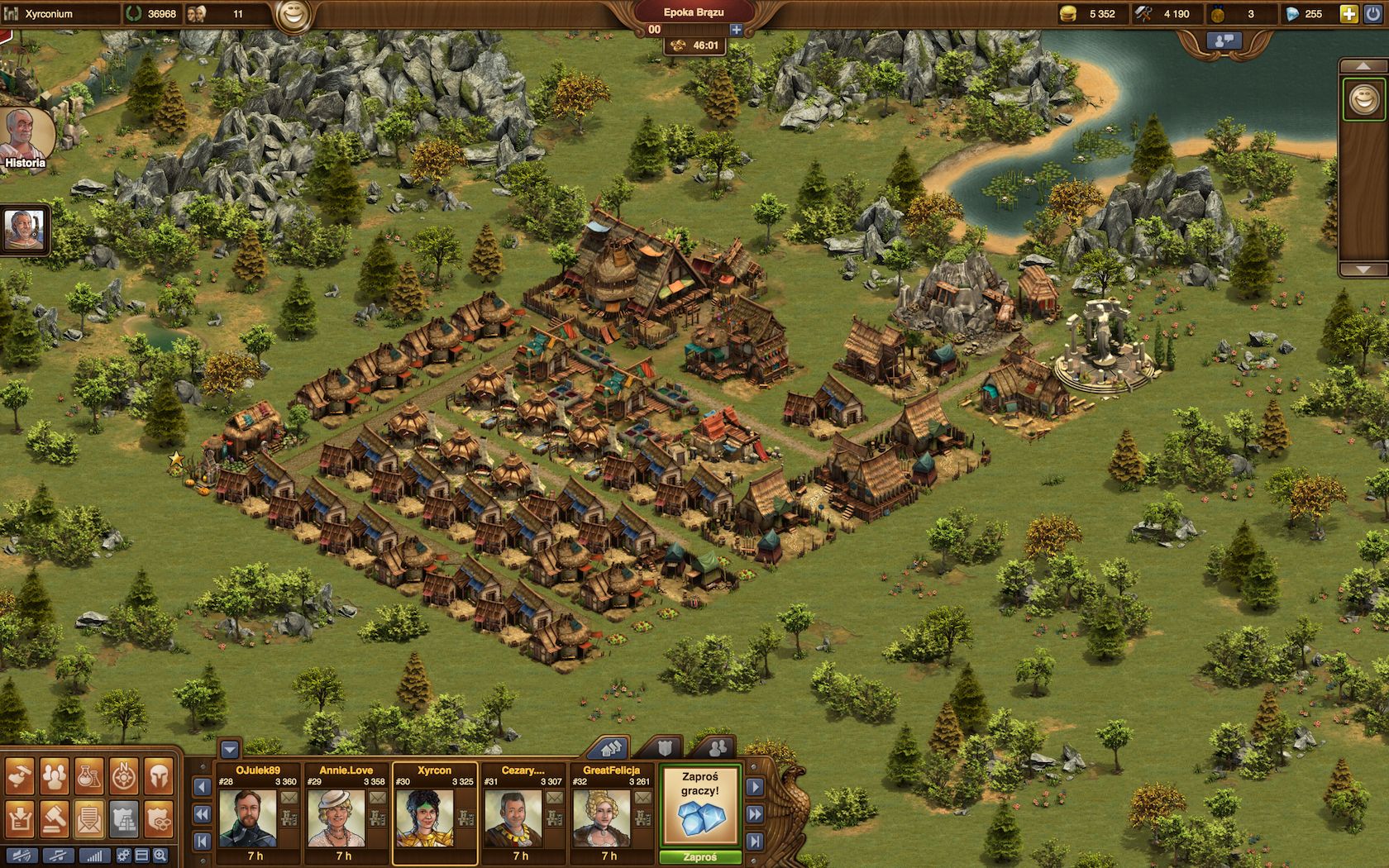Open the build menu hammer-and-plank icon
Image resolution: width=1389 pixels, height=868 pixels.
(20, 776)
